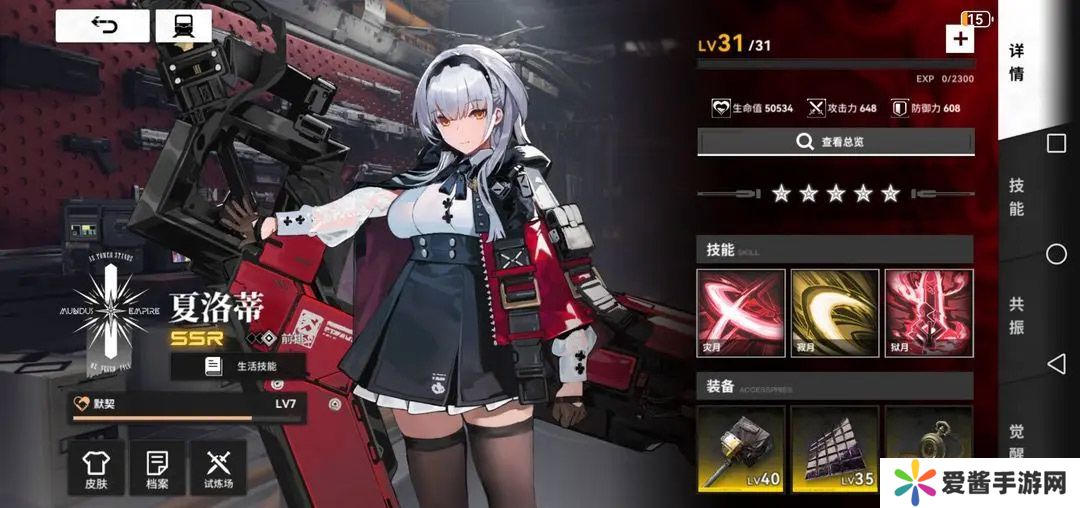This screenshot has width=1080, height=508.
Task: Open the train icon home button
Action: 183,26
